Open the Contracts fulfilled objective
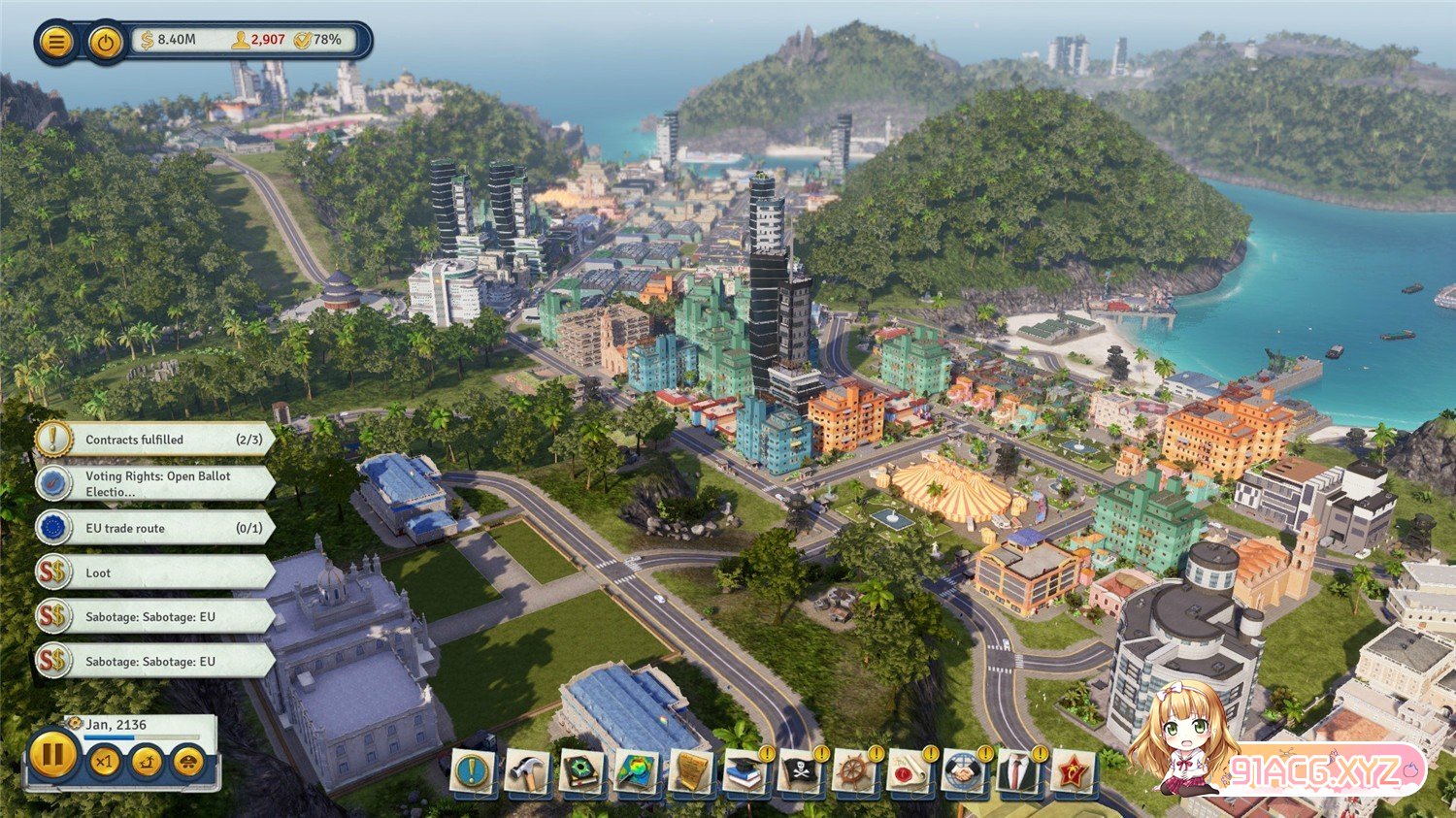 coord(155,440)
